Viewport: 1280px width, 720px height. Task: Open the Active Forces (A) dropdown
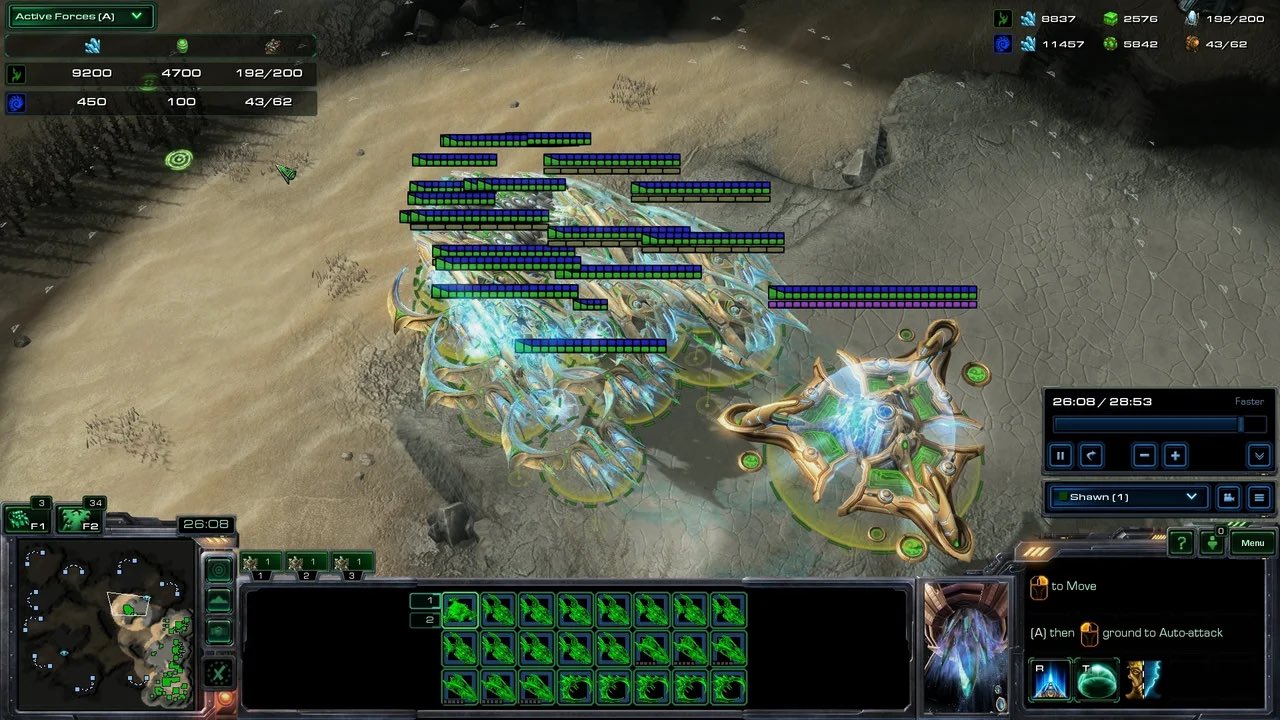click(x=80, y=16)
